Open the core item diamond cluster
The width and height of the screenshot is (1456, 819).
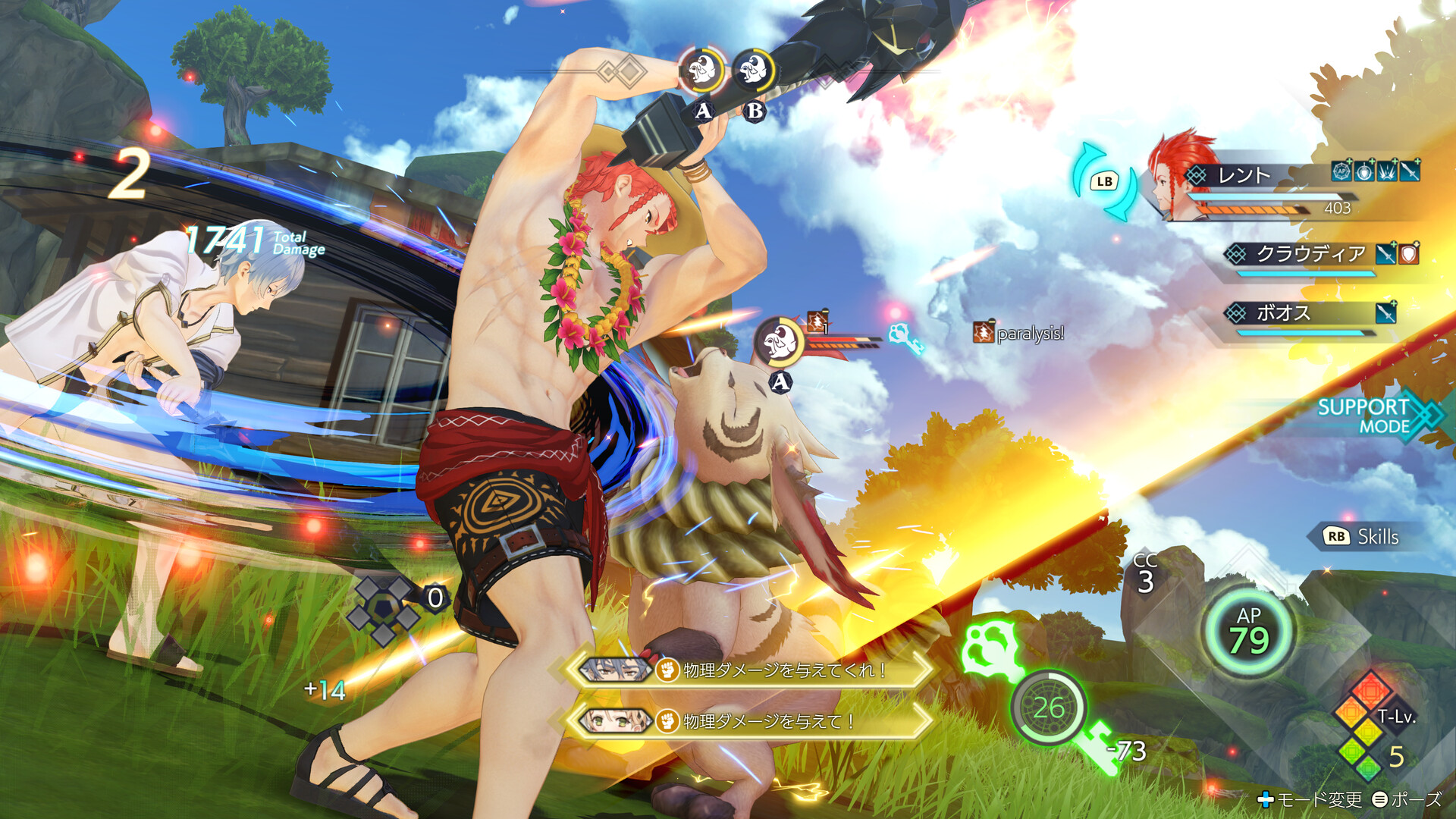tap(383, 609)
